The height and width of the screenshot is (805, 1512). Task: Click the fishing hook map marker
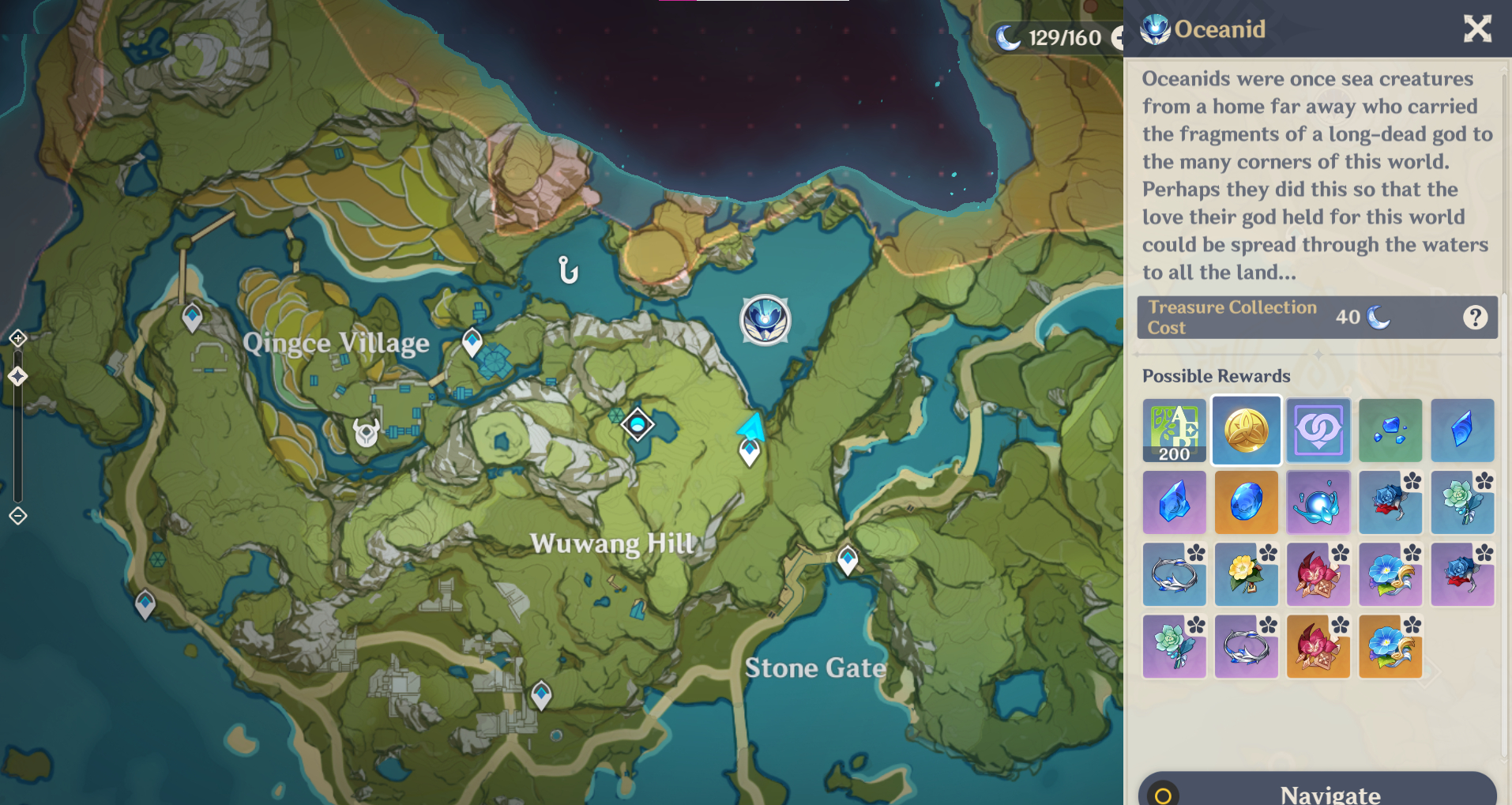(x=568, y=270)
